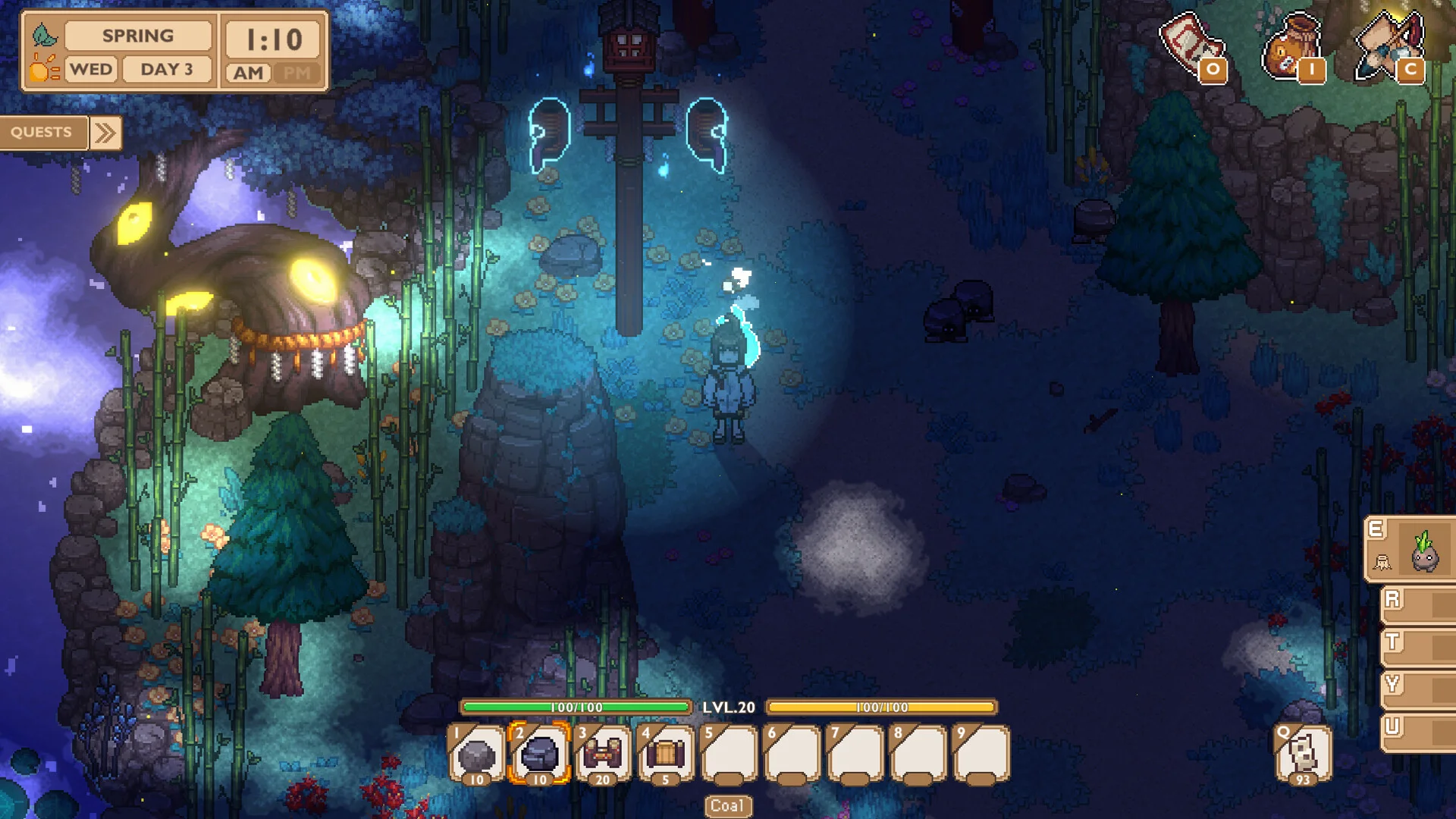Select the sprout rock spirit companion slot
Viewport: 1456px width, 819px height.
click(x=1423, y=551)
